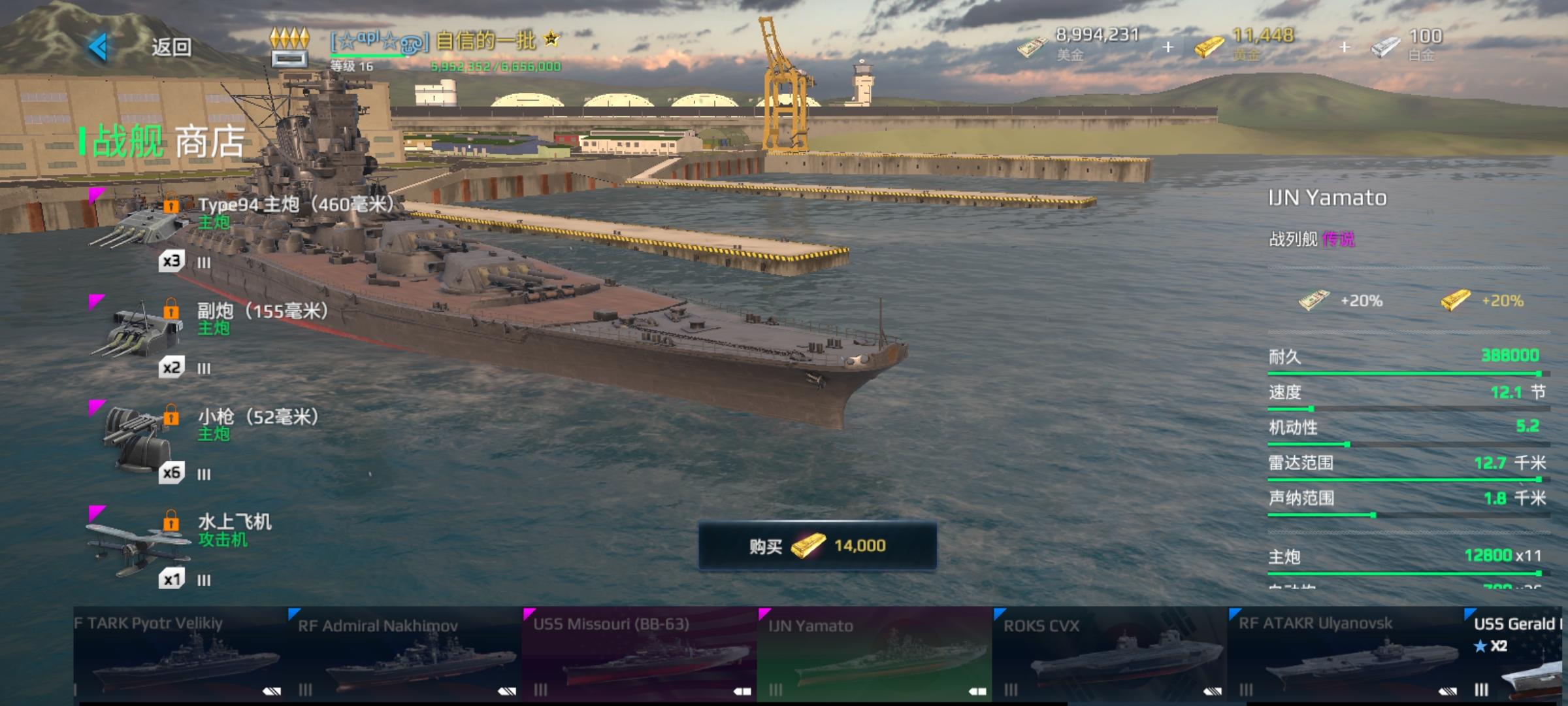
Task: Choose the USS Gerald ship thumbnail
Action: click(x=1516, y=655)
